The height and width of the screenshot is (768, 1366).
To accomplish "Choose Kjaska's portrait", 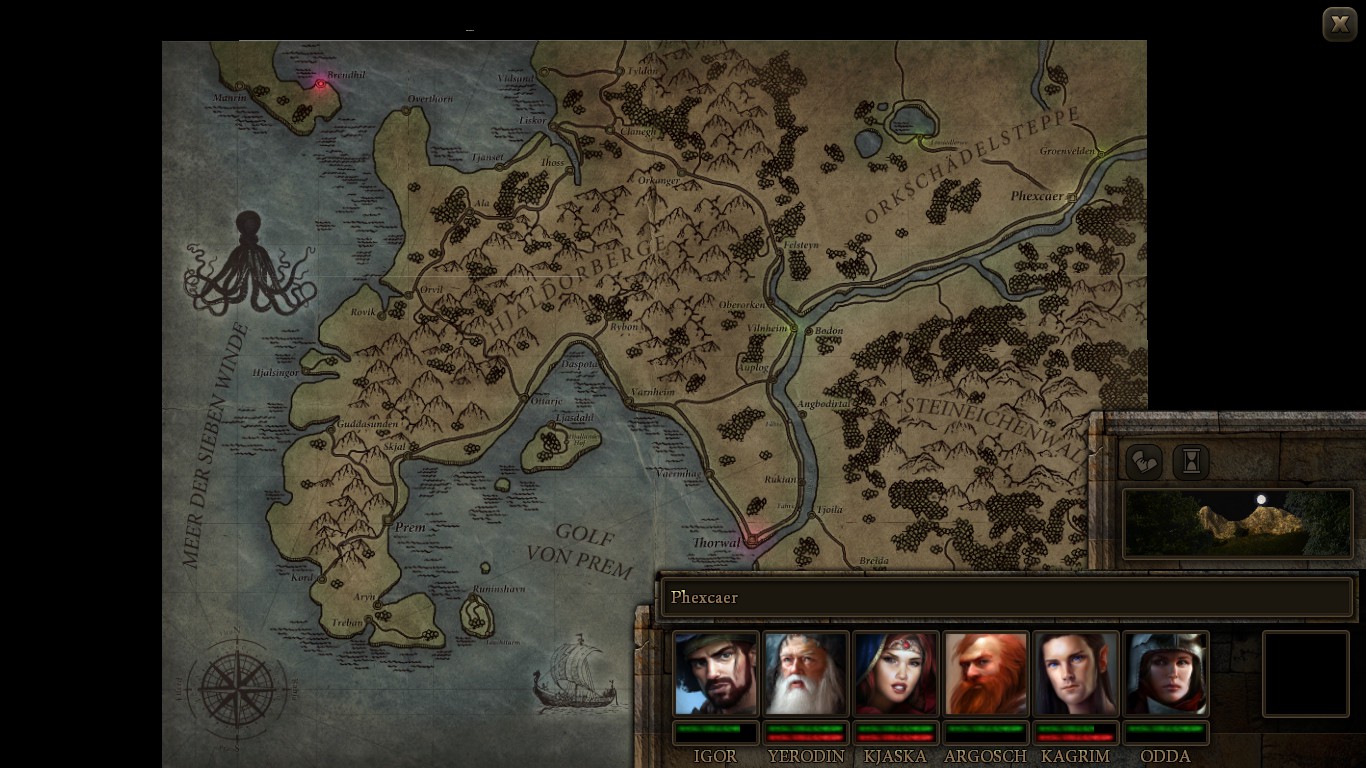I will pos(896,674).
